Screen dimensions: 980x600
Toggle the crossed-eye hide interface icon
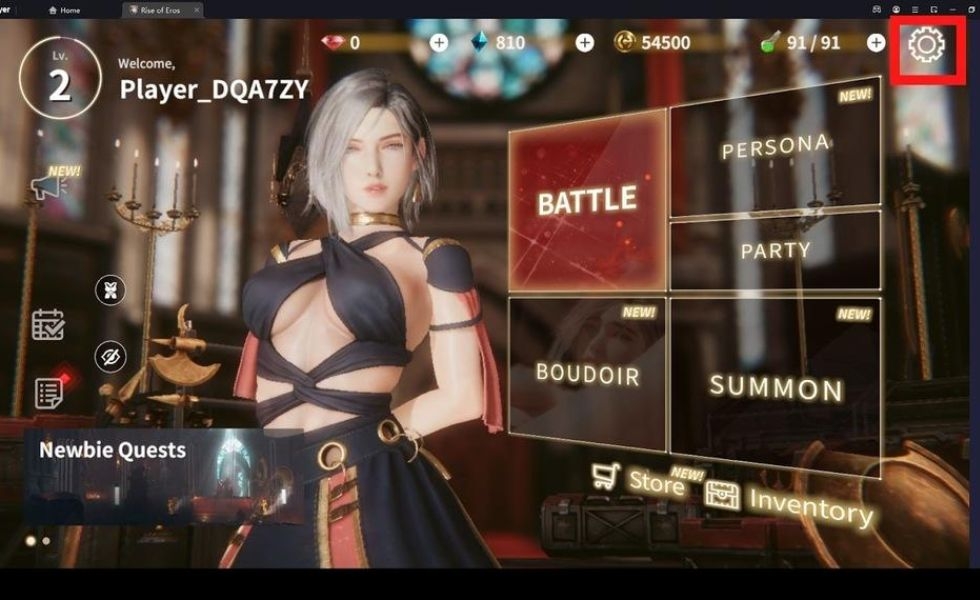click(110, 356)
